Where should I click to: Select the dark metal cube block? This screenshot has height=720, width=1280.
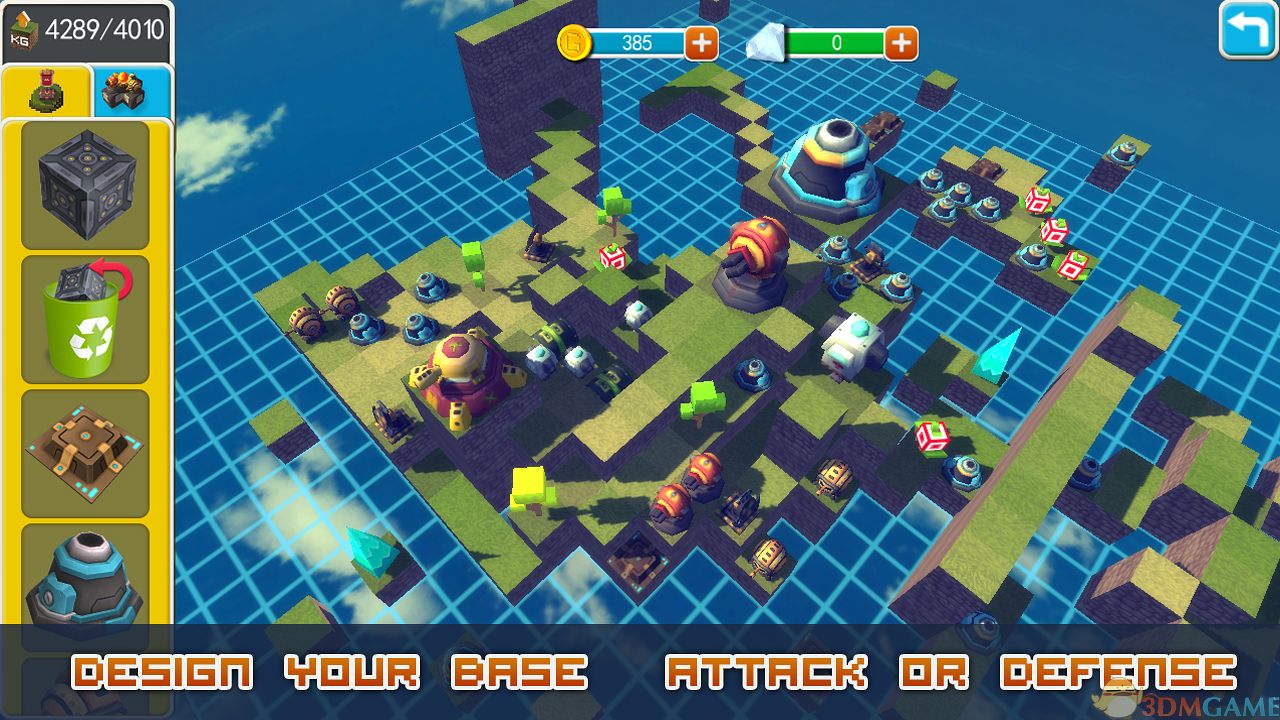pos(85,185)
